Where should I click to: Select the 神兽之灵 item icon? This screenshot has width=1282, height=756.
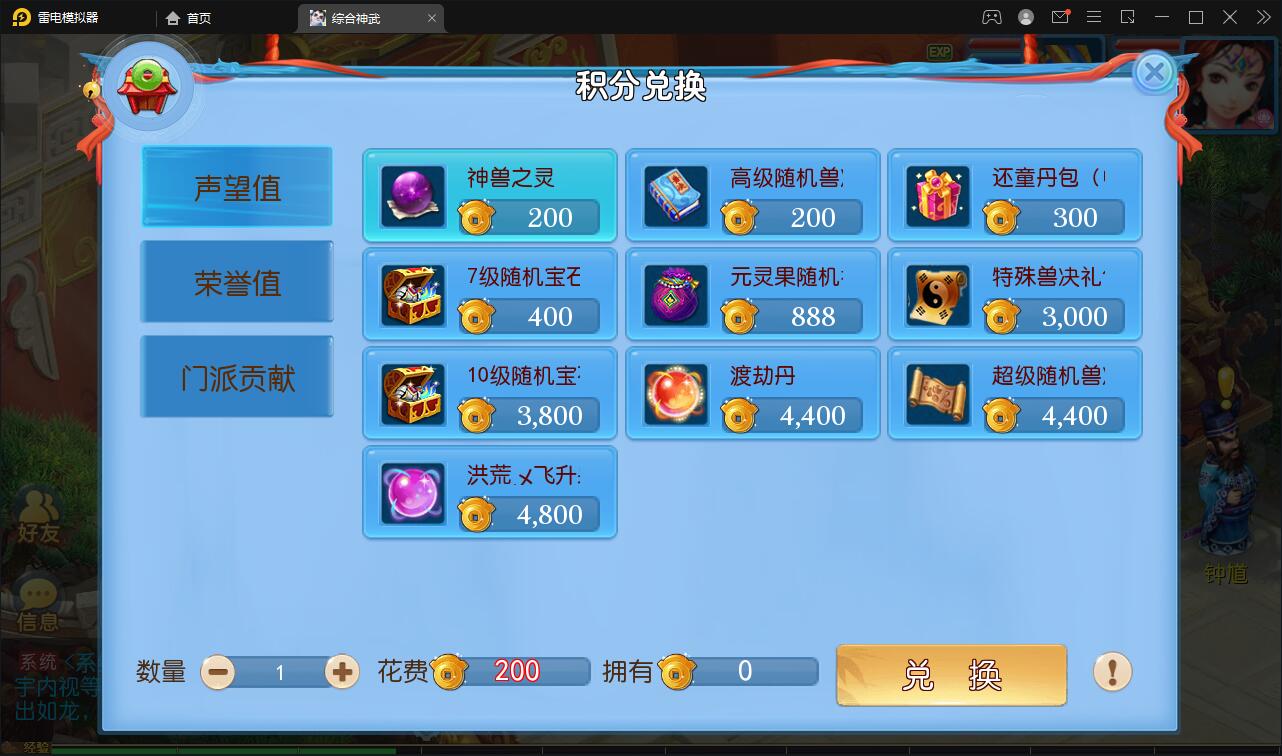(x=410, y=195)
